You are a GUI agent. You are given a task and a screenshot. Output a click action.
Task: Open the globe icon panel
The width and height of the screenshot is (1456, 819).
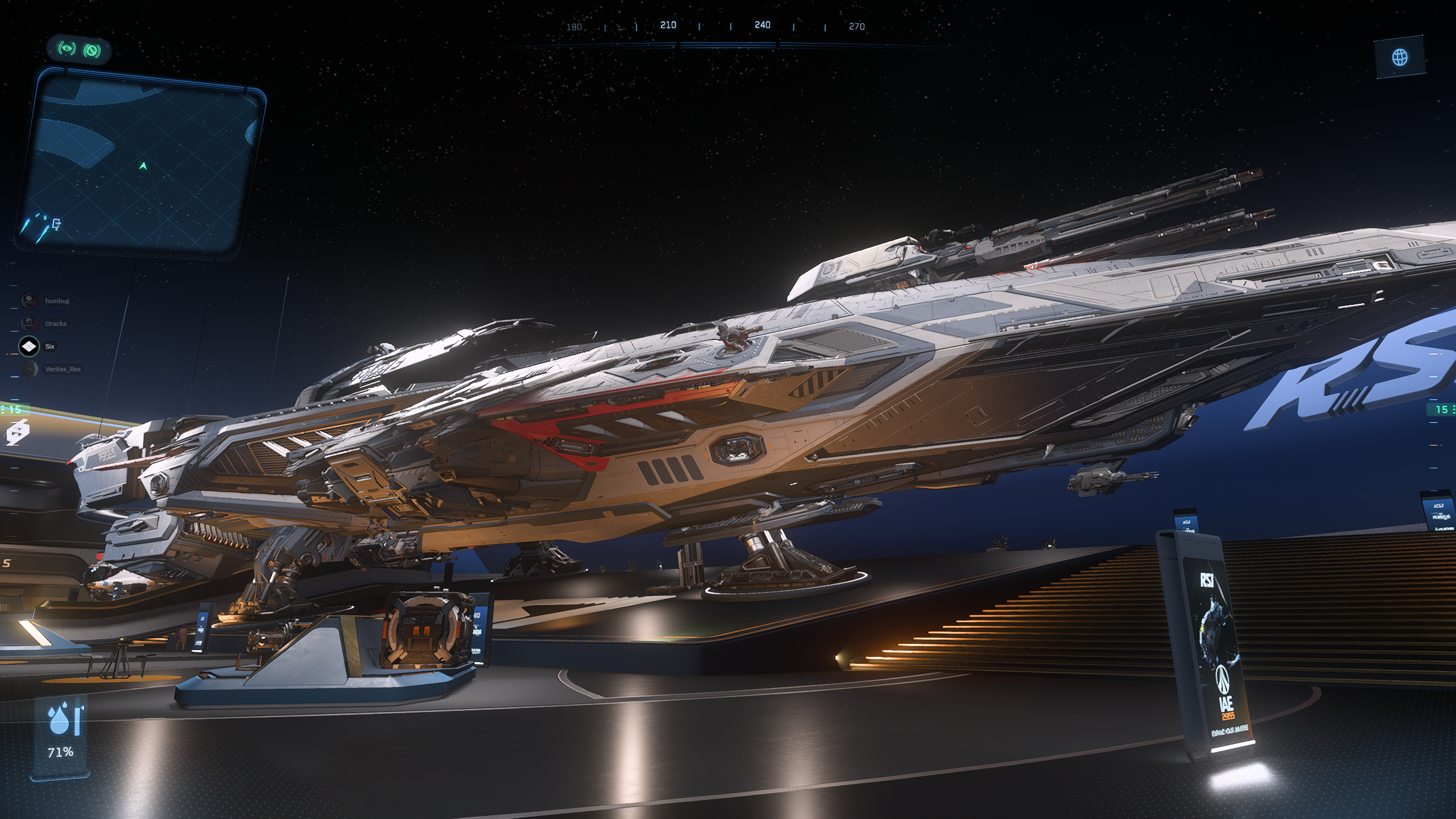(x=1400, y=57)
